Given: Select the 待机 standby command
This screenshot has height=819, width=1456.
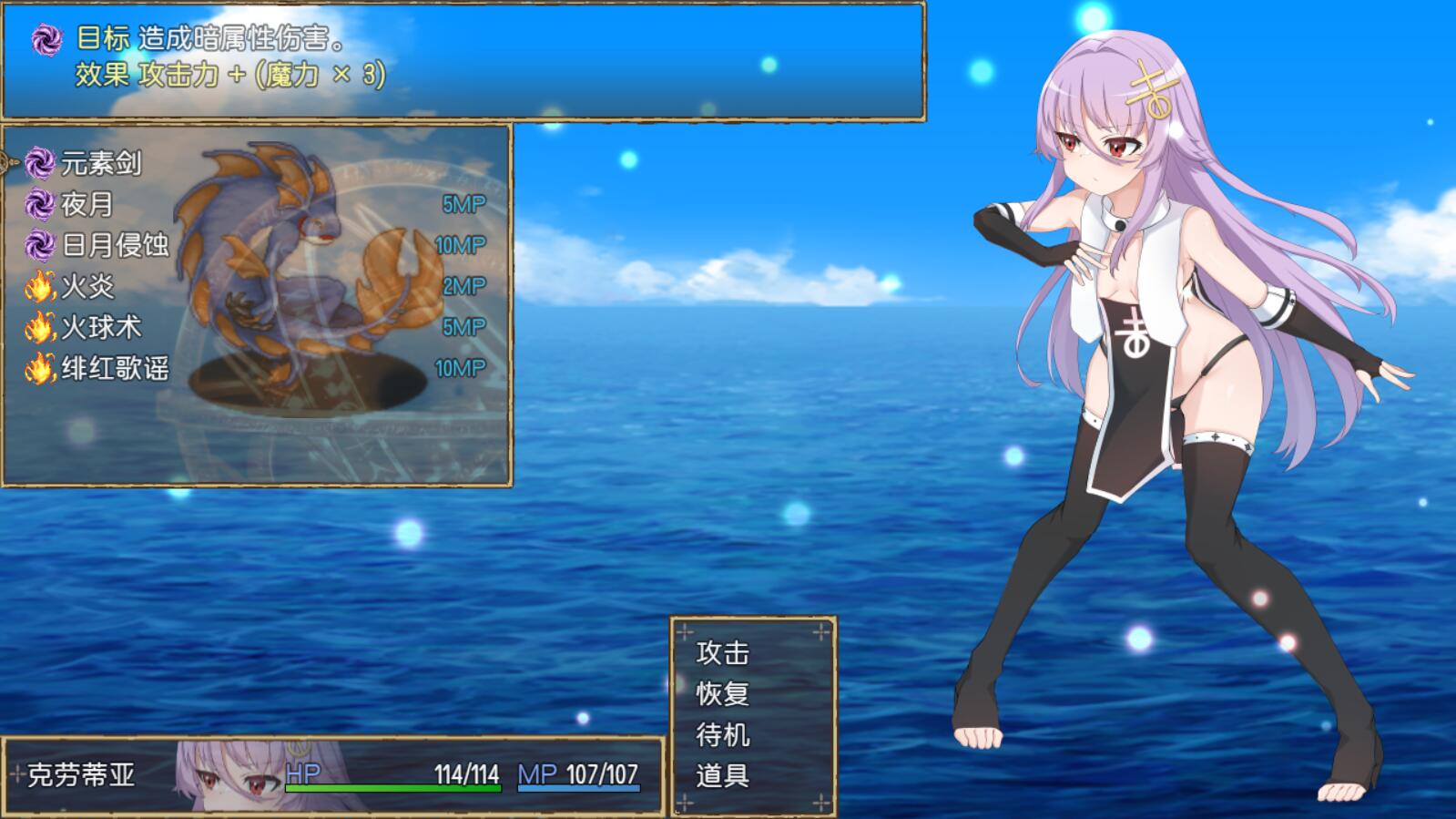Looking at the screenshot, I should click(722, 735).
